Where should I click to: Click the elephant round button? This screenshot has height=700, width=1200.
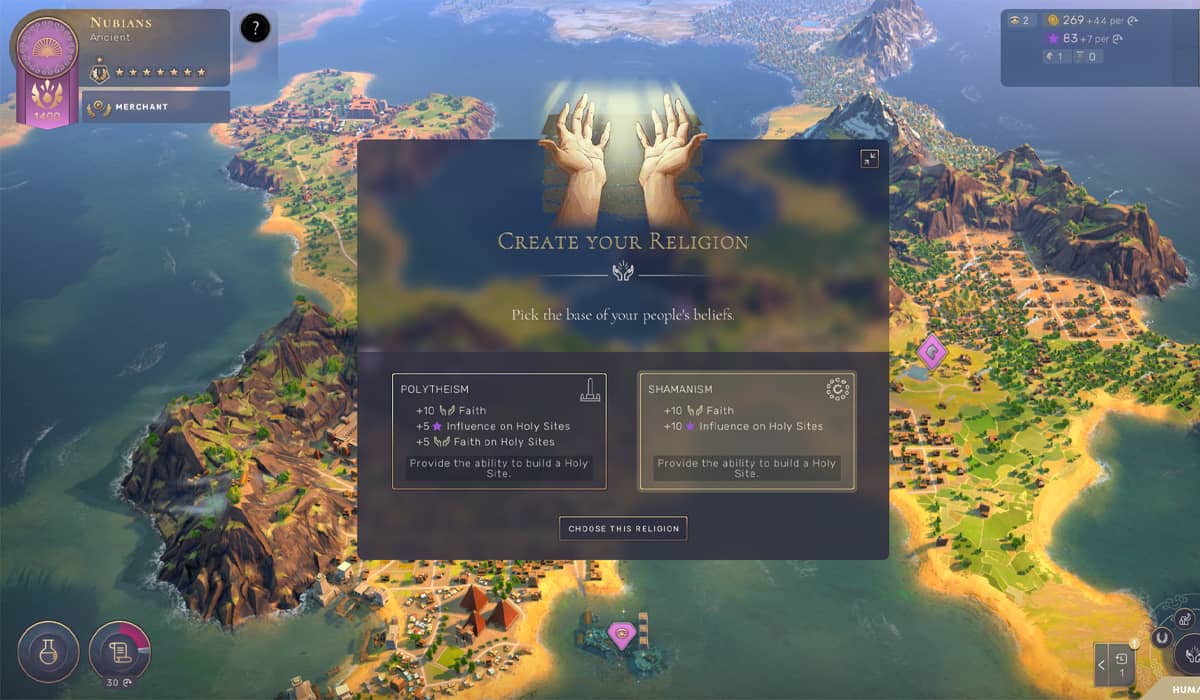click(1185, 619)
